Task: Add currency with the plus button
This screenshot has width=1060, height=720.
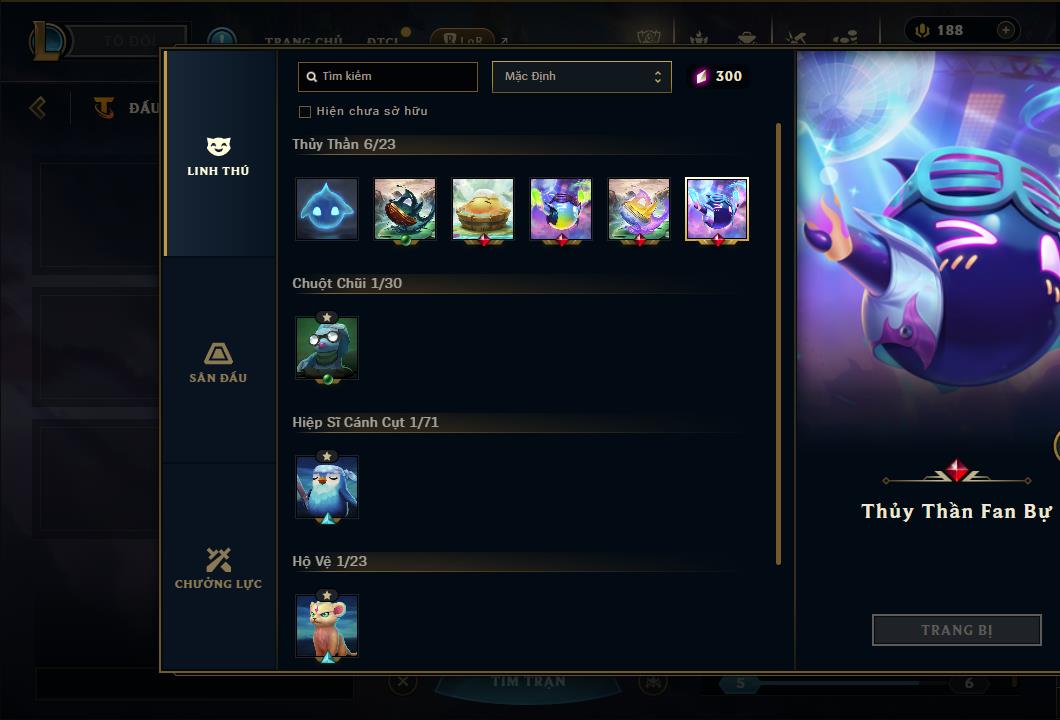Action: pyautogui.click(x=1005, y=30)
